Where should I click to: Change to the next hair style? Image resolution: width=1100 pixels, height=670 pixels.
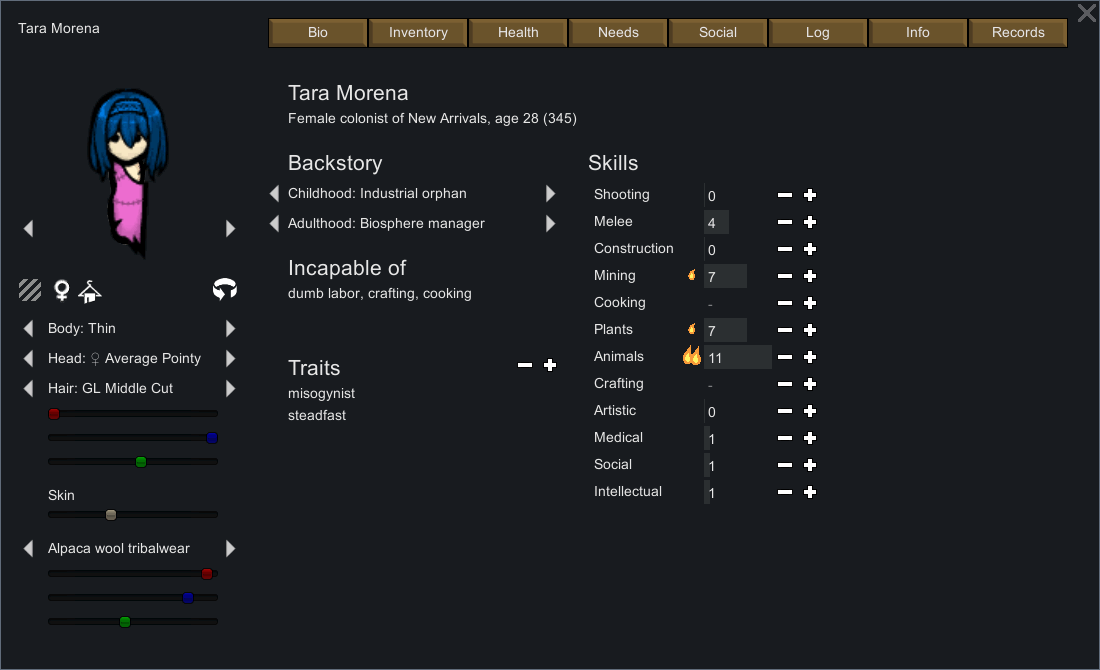(x=231, y=389)
